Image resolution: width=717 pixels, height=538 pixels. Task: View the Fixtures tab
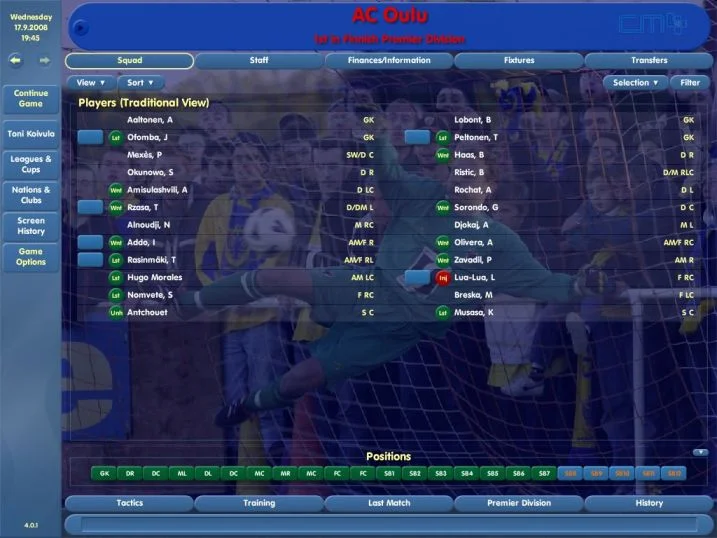pyautogui.click(x=519, y=61)
